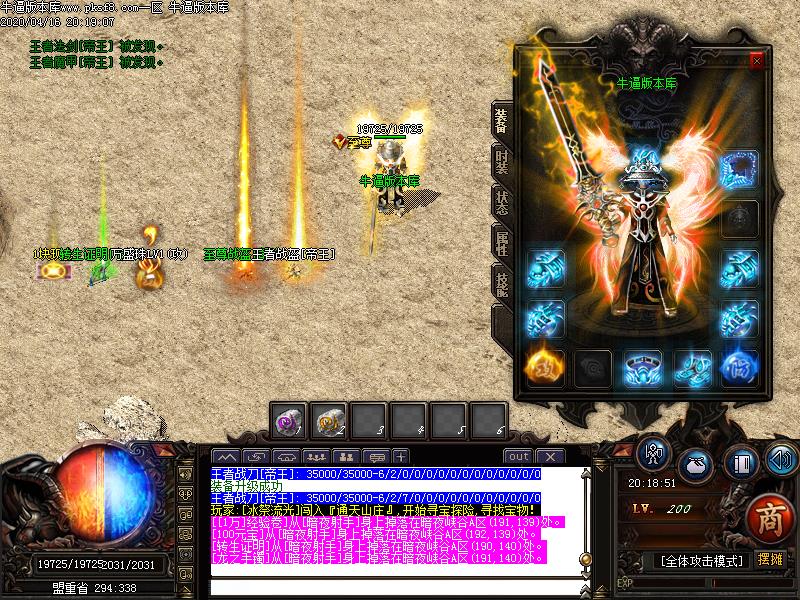Viewport: 800px width, 600px height.
Task: Use the orange scroll in hotbar slot 2
Action: point(329,422)
